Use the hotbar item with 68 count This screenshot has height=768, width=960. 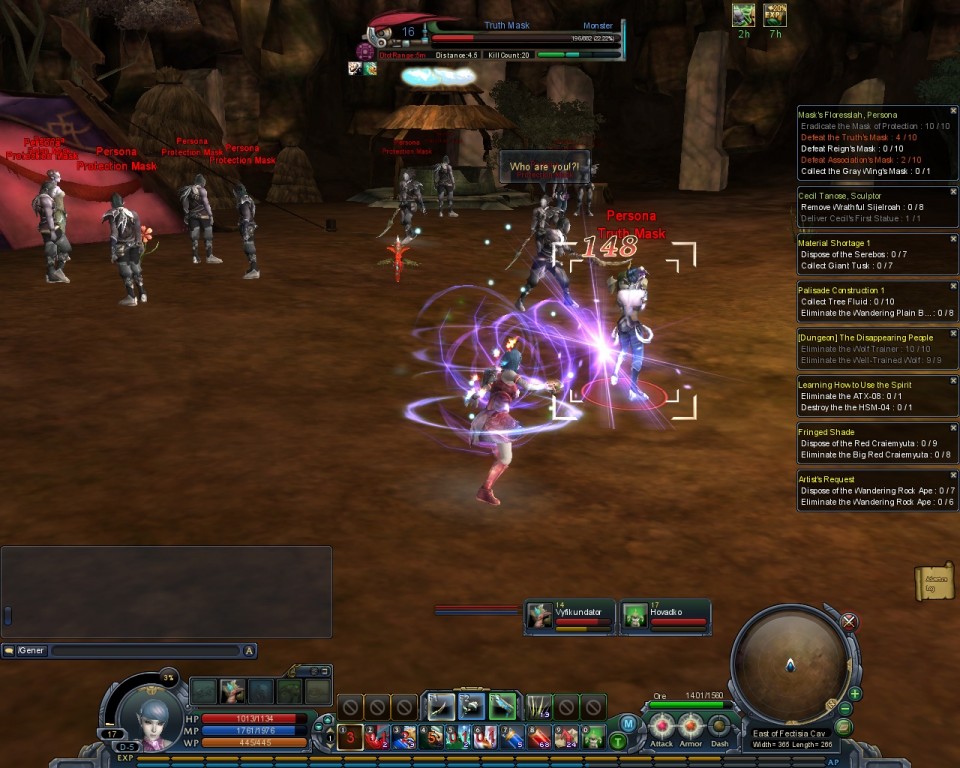539,738
